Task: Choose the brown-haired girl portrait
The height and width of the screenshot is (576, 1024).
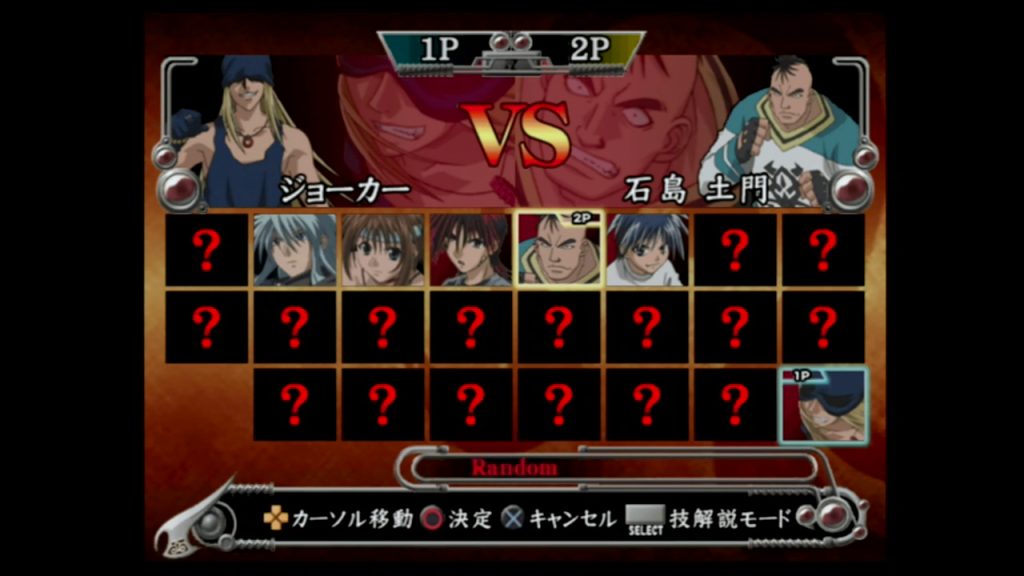Action: coord(382,250)
